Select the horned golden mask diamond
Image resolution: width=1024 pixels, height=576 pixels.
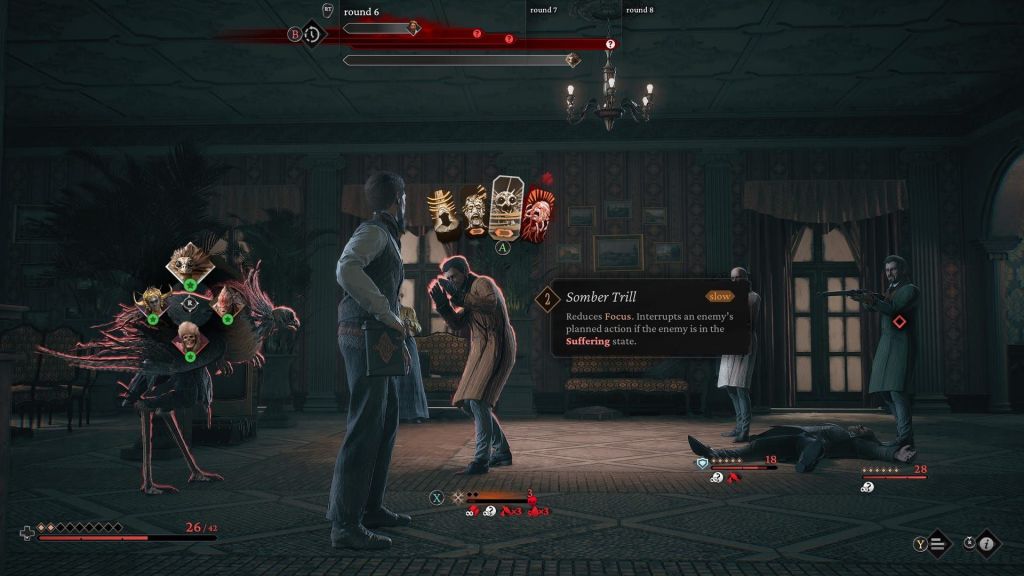pos(153,299)
